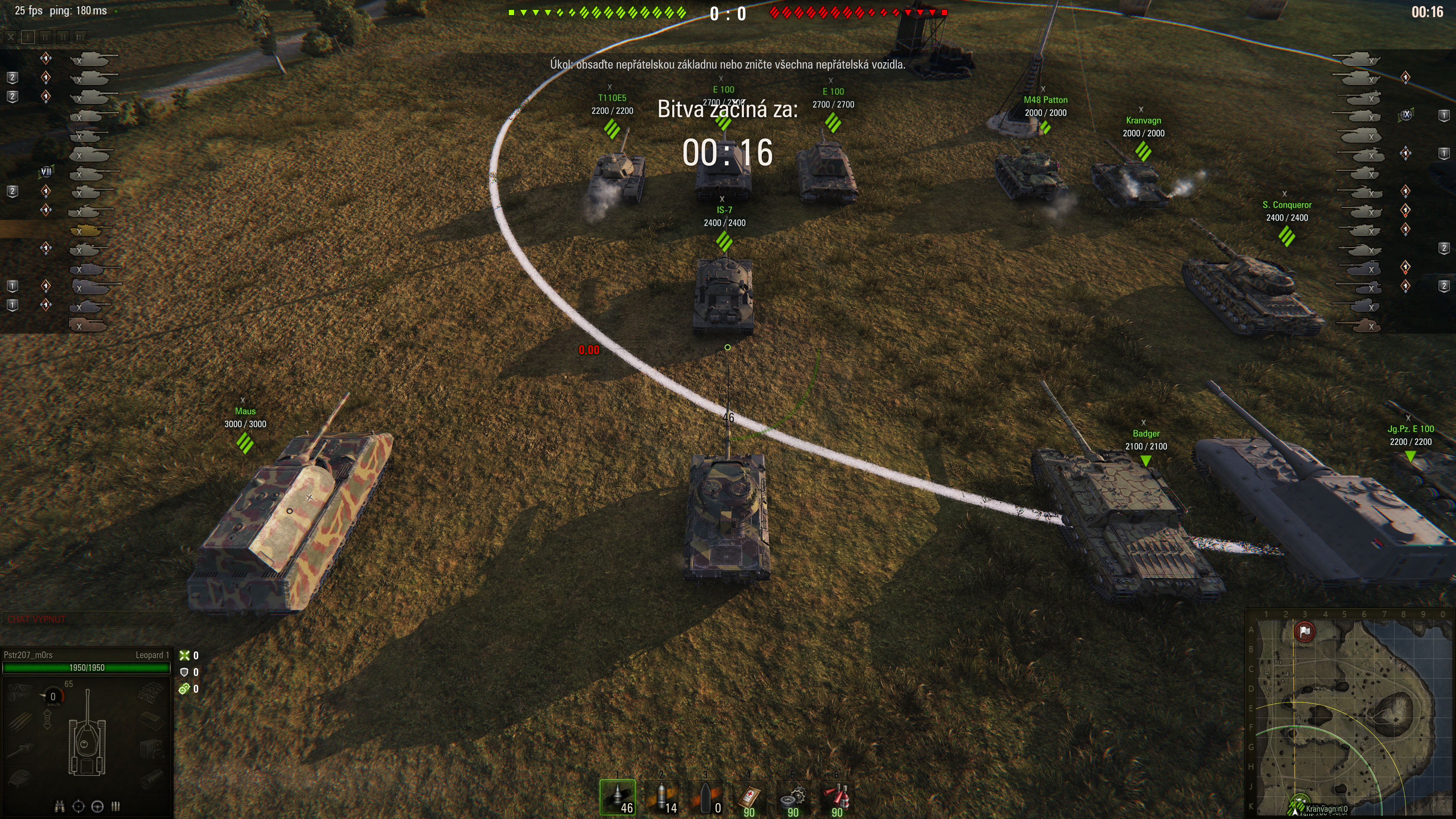Click the three-shells loader icon in damage panel
Viewport: 1456px width, 819px height.
pos(116,806)
